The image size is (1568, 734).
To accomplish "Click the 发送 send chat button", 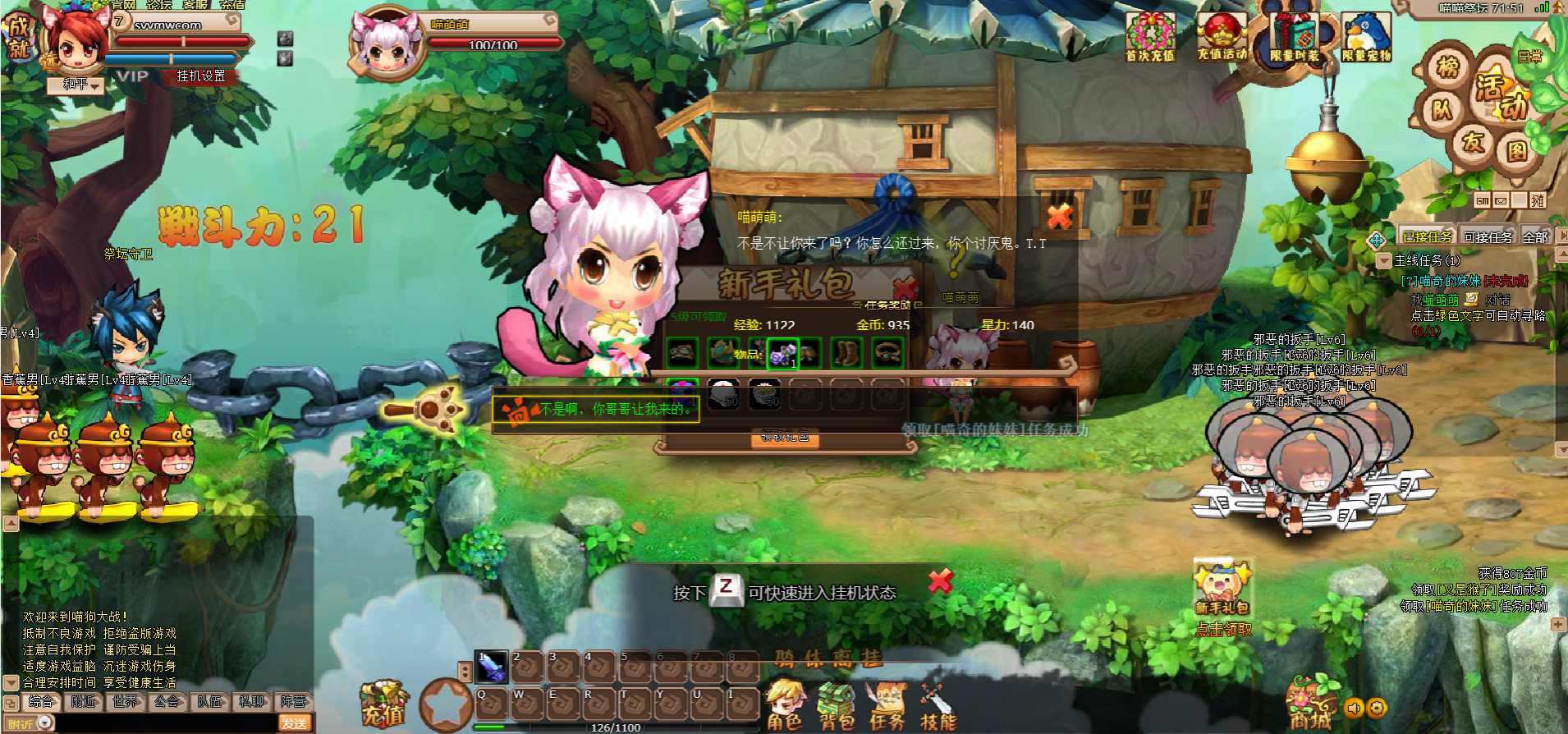I will [x=294, y=723].
